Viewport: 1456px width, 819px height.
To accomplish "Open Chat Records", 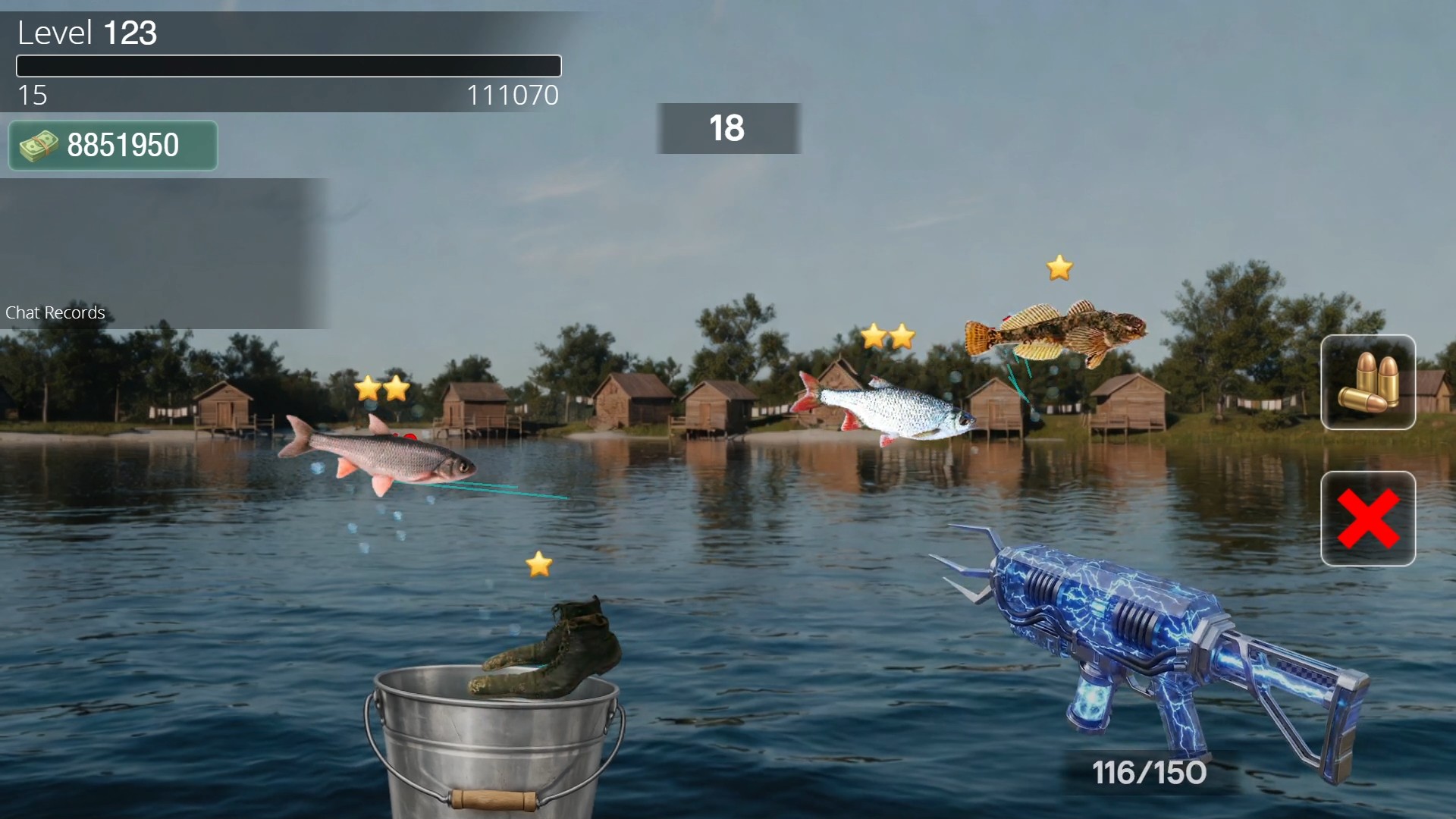I will (x=55, y=312).
